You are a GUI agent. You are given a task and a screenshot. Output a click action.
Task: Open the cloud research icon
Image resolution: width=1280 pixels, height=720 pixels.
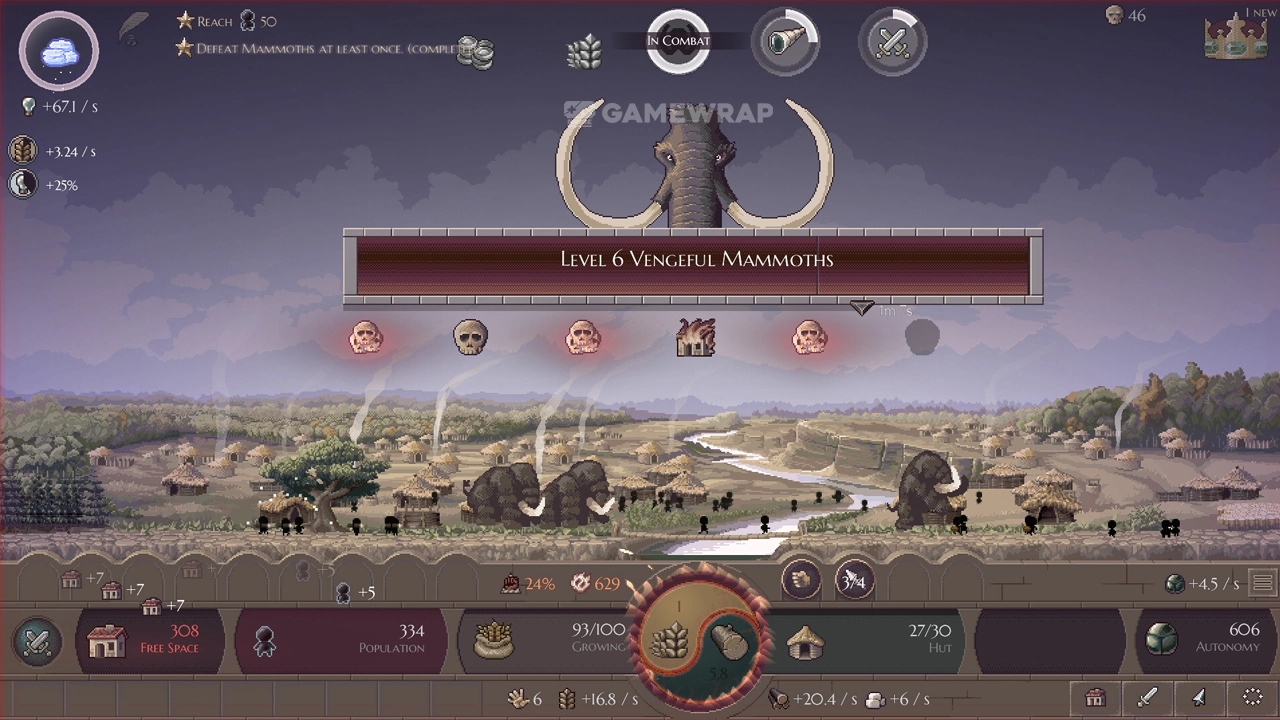click(x=59, y=51)
